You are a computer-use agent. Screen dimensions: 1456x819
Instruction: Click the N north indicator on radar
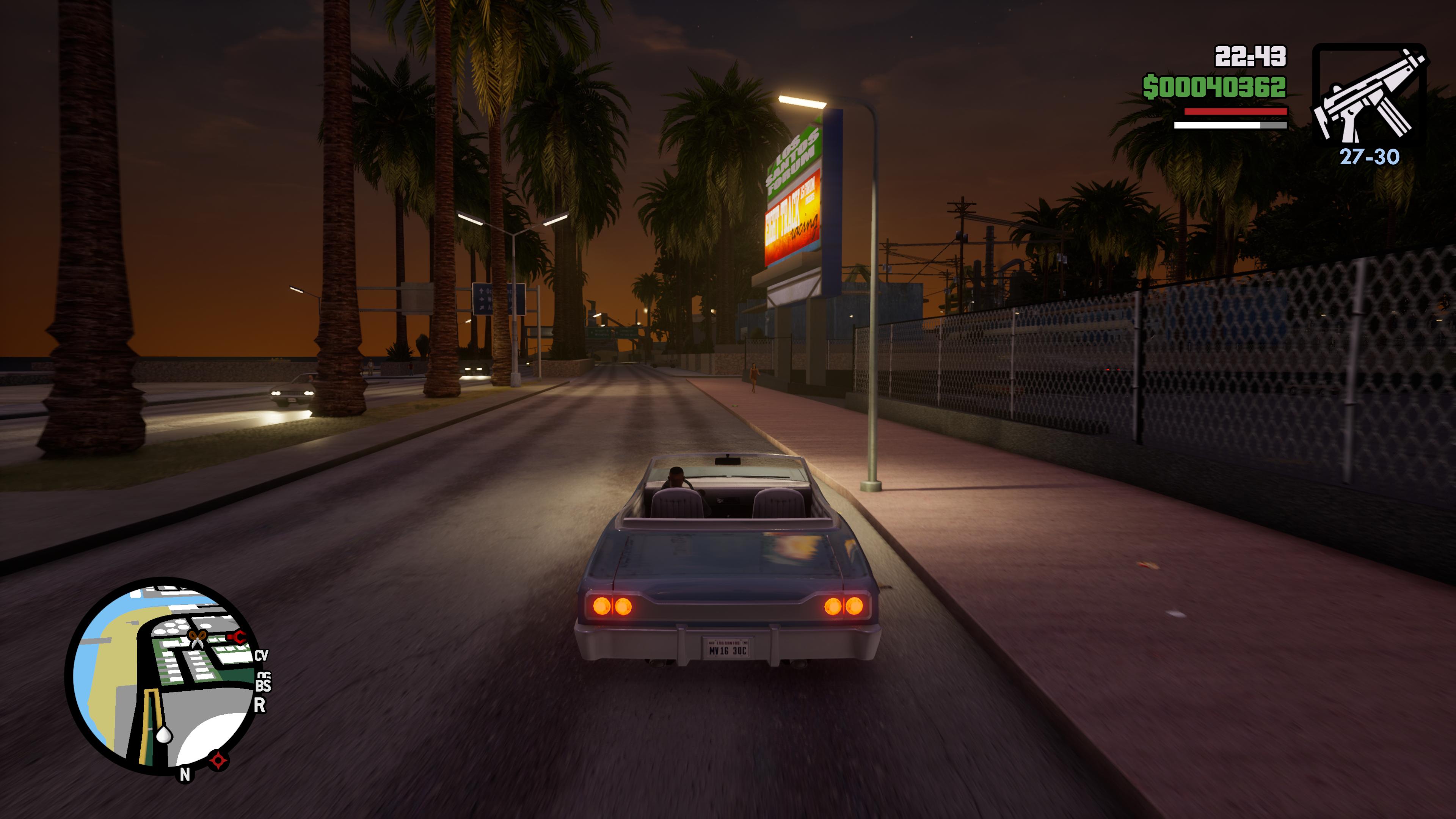point(185,775)
